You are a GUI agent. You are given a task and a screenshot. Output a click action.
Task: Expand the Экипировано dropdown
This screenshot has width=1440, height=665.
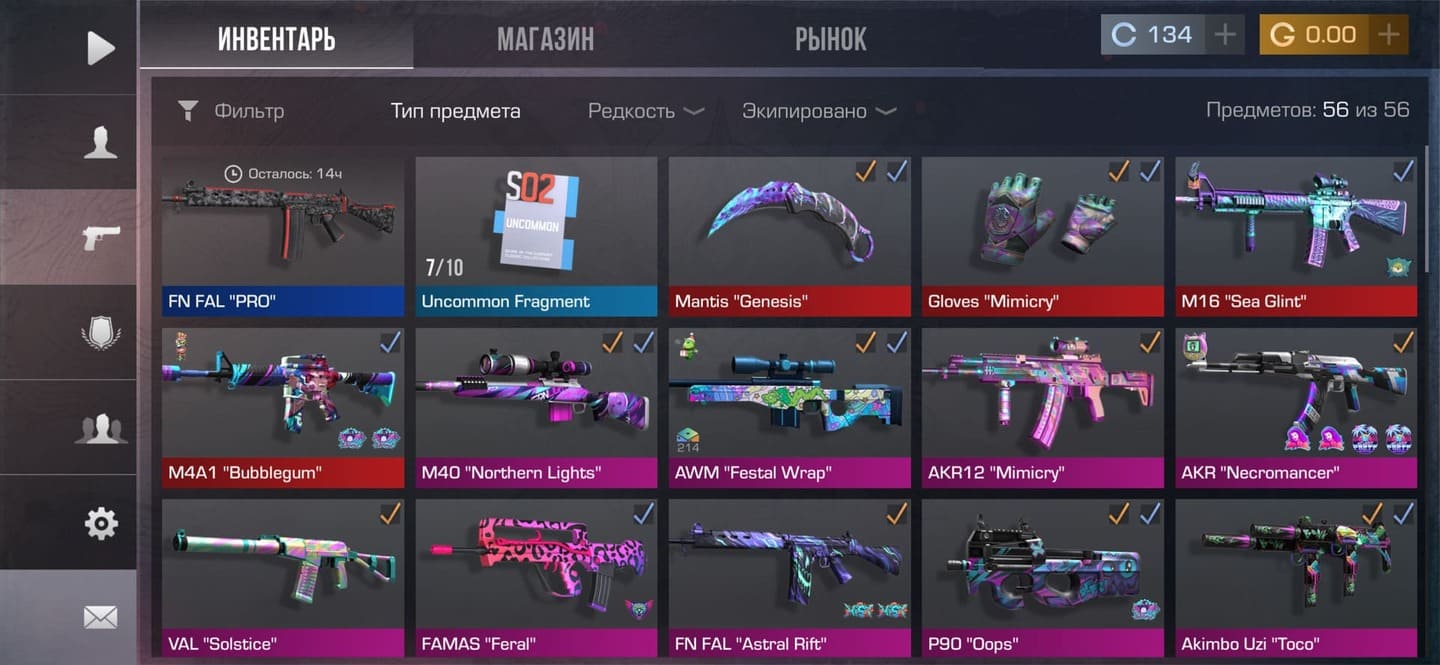click(x=818, y=111)
